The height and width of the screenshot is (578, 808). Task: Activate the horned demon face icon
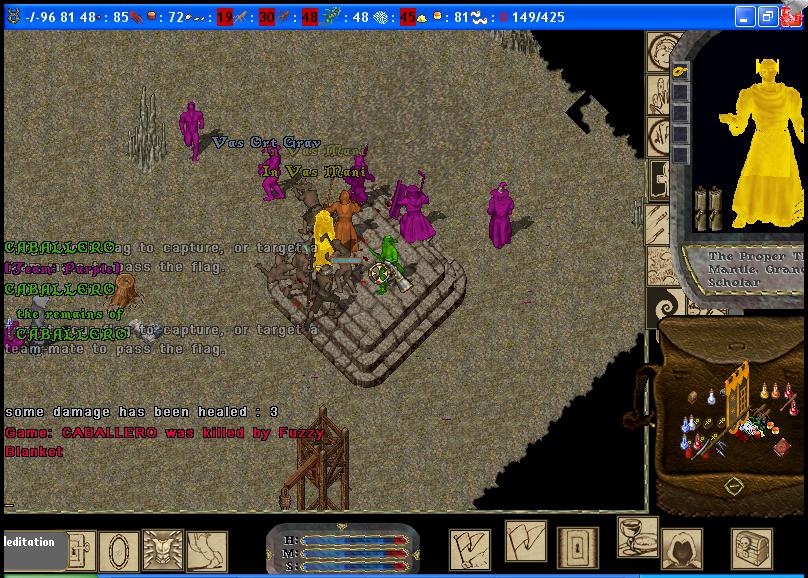click(x=163, y=549)
